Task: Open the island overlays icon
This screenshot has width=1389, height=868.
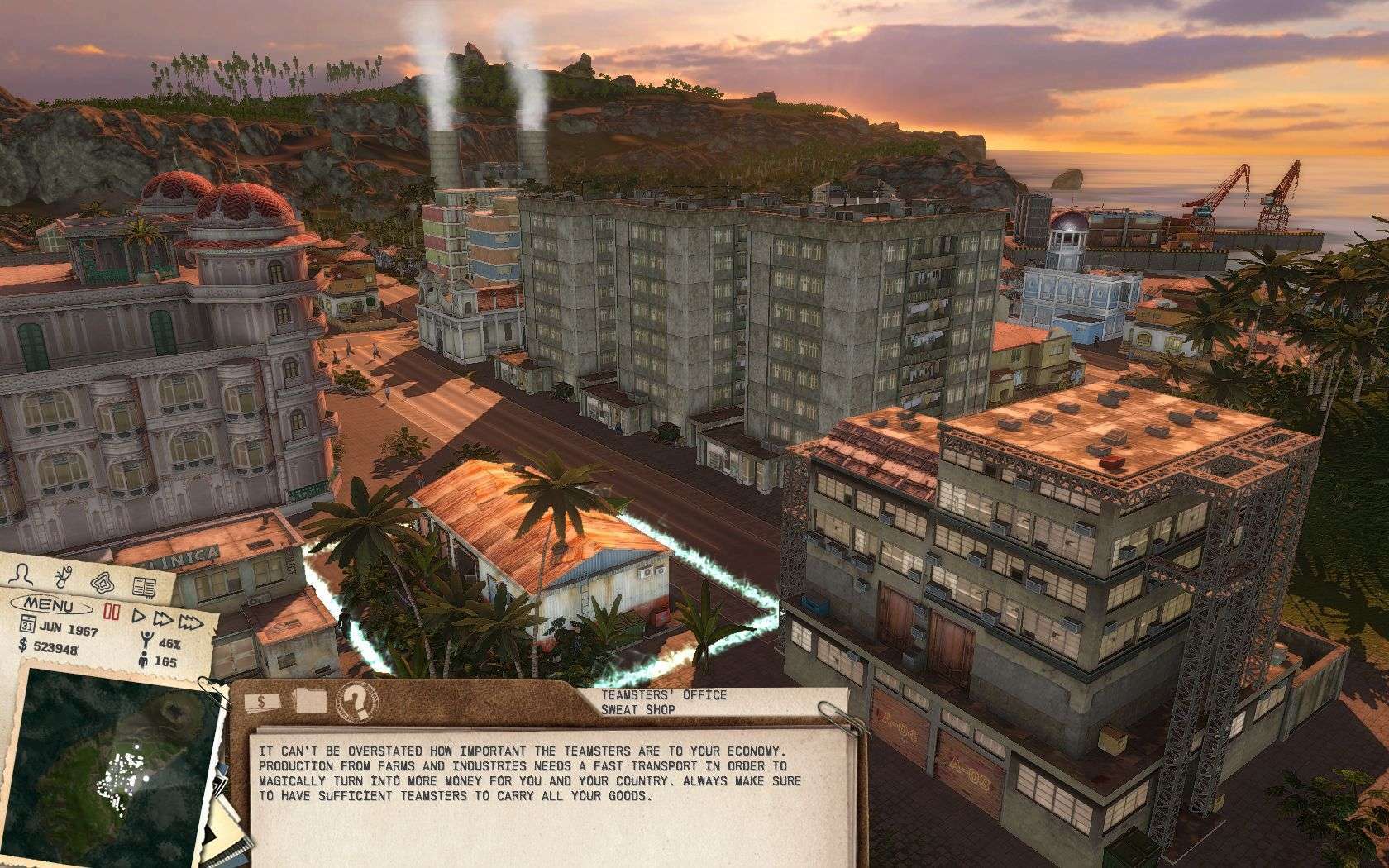Action: [x=103, y=582]
